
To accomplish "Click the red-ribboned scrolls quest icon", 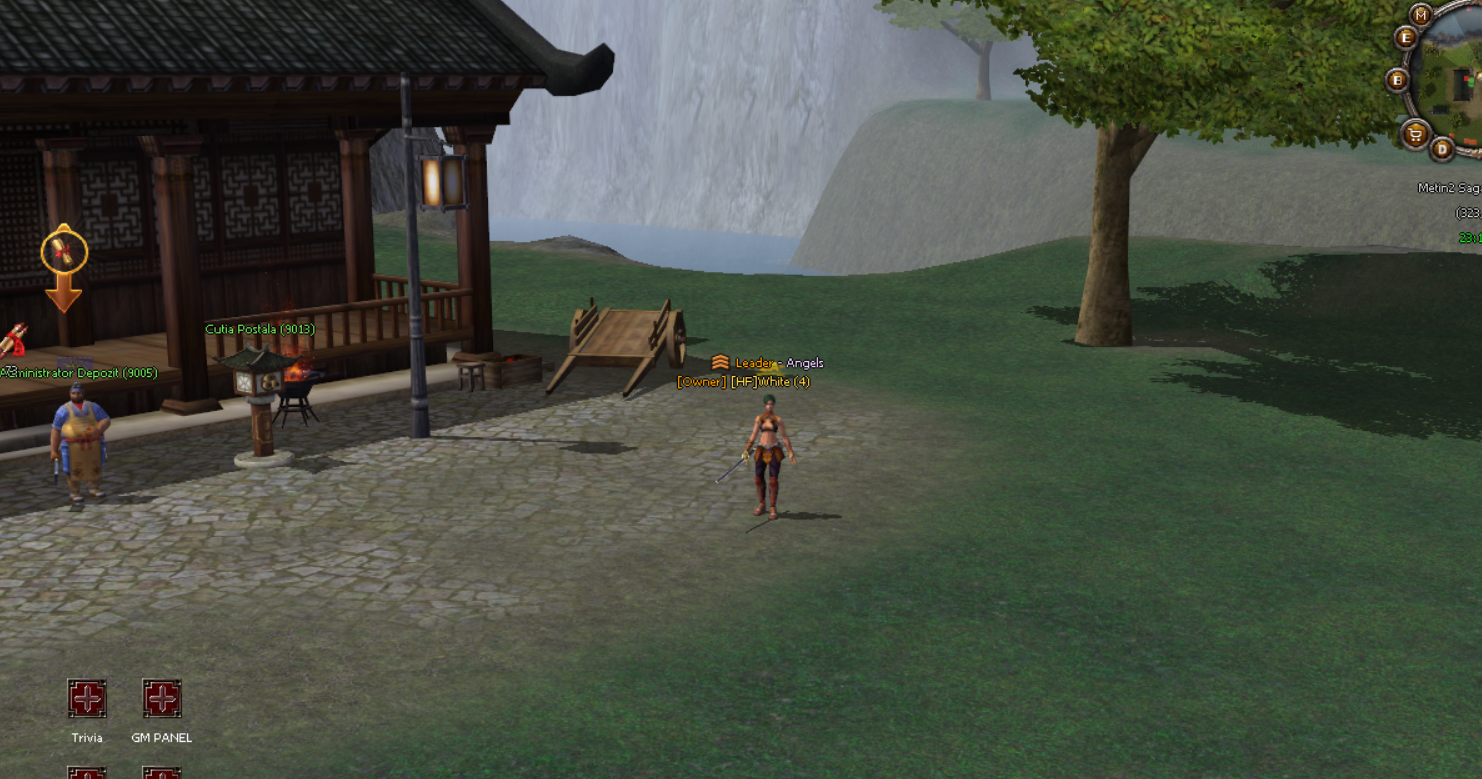I will tap(12, 339).
